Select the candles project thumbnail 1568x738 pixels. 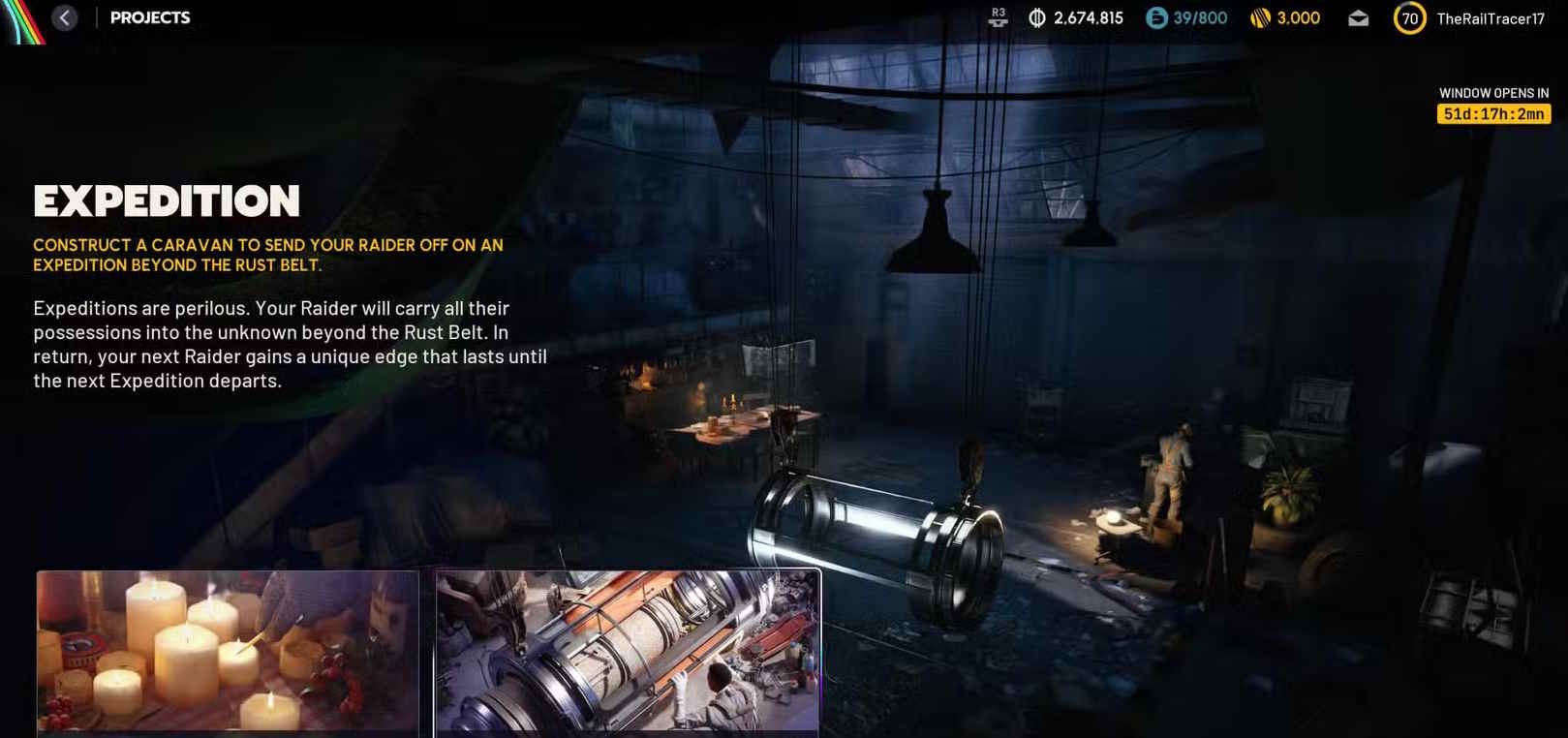[228, 651]
